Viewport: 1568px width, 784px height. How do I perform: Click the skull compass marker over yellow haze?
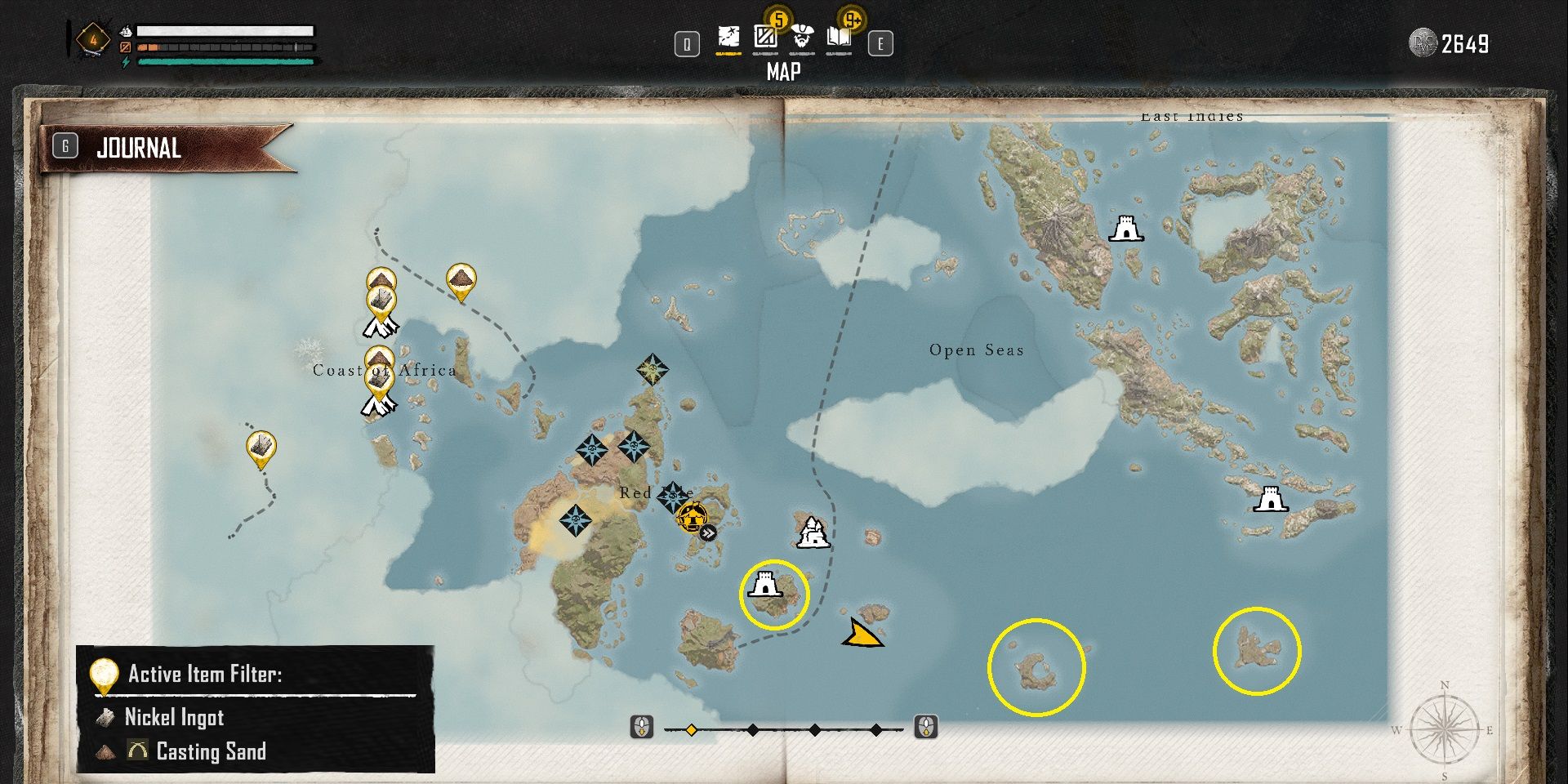coord(576,519)
